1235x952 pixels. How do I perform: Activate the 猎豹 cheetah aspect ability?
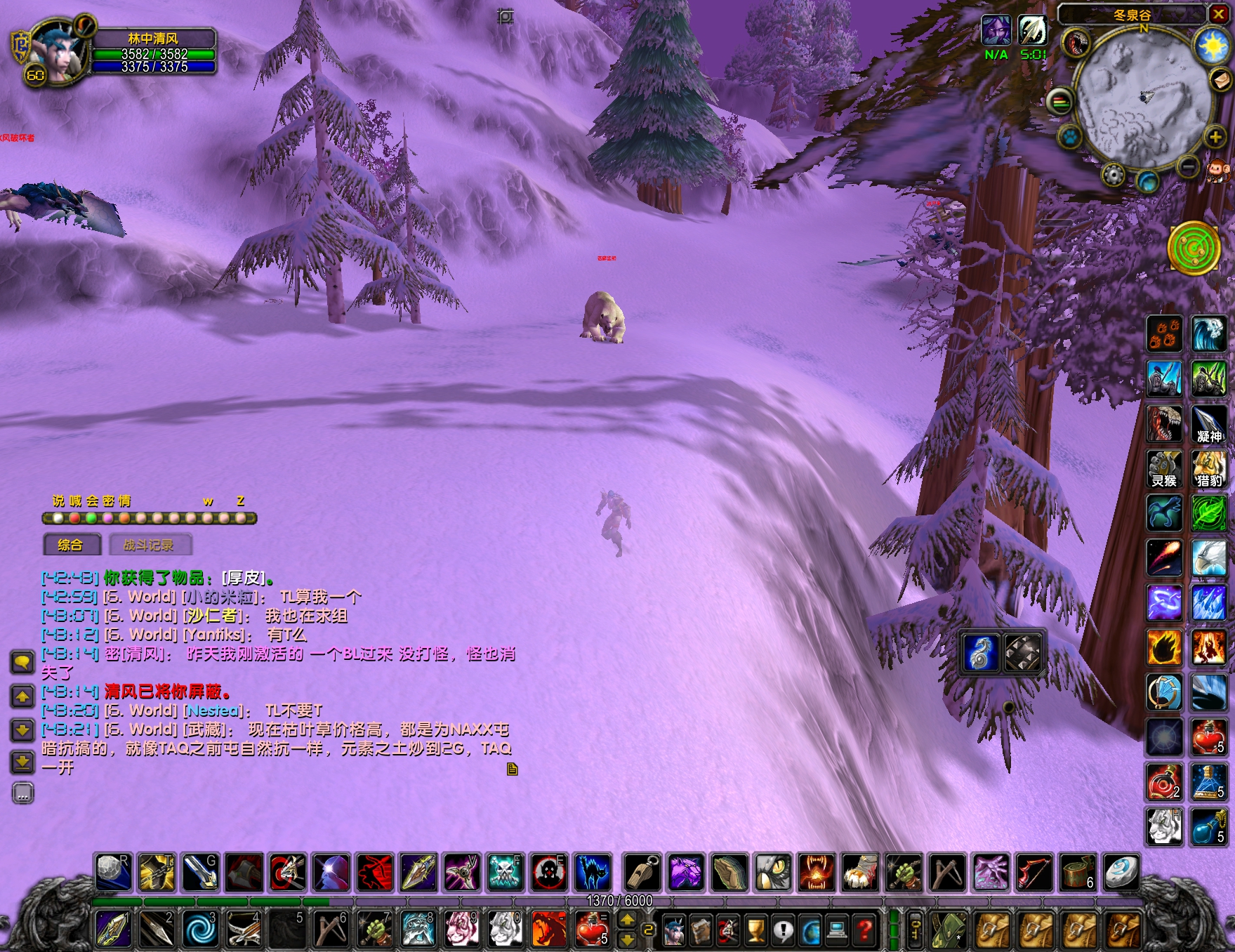click(x=1209, y=470)
